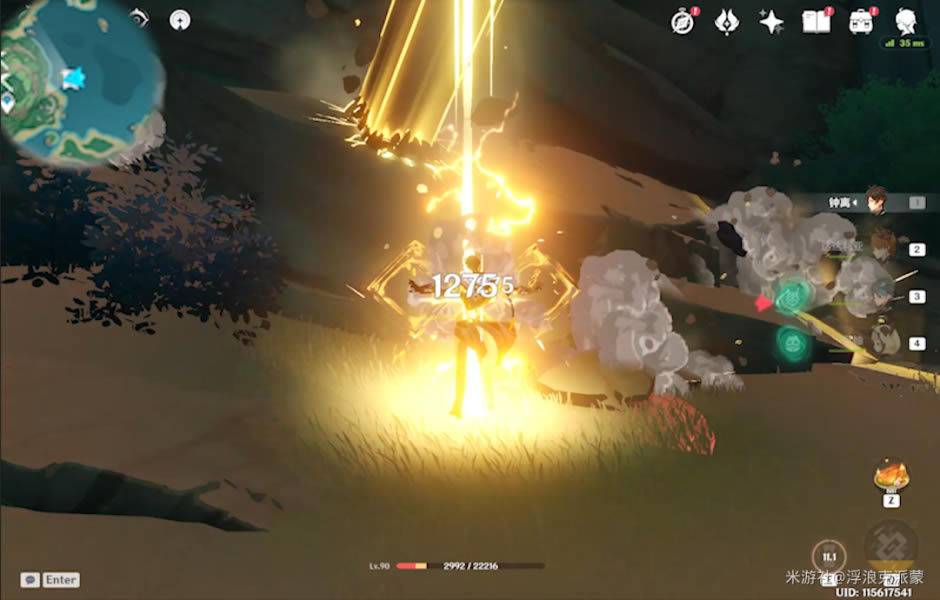Screen dimensions: 940x600
Task: Open the compass events icon
Action: [x=683, y=22]
